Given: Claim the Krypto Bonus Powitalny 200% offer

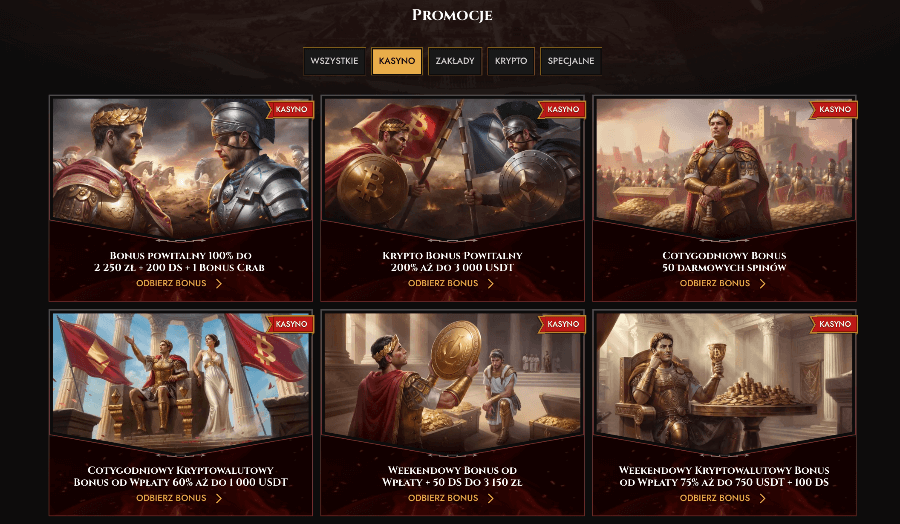Looking at the screenshot, I should tap(452, 283).
